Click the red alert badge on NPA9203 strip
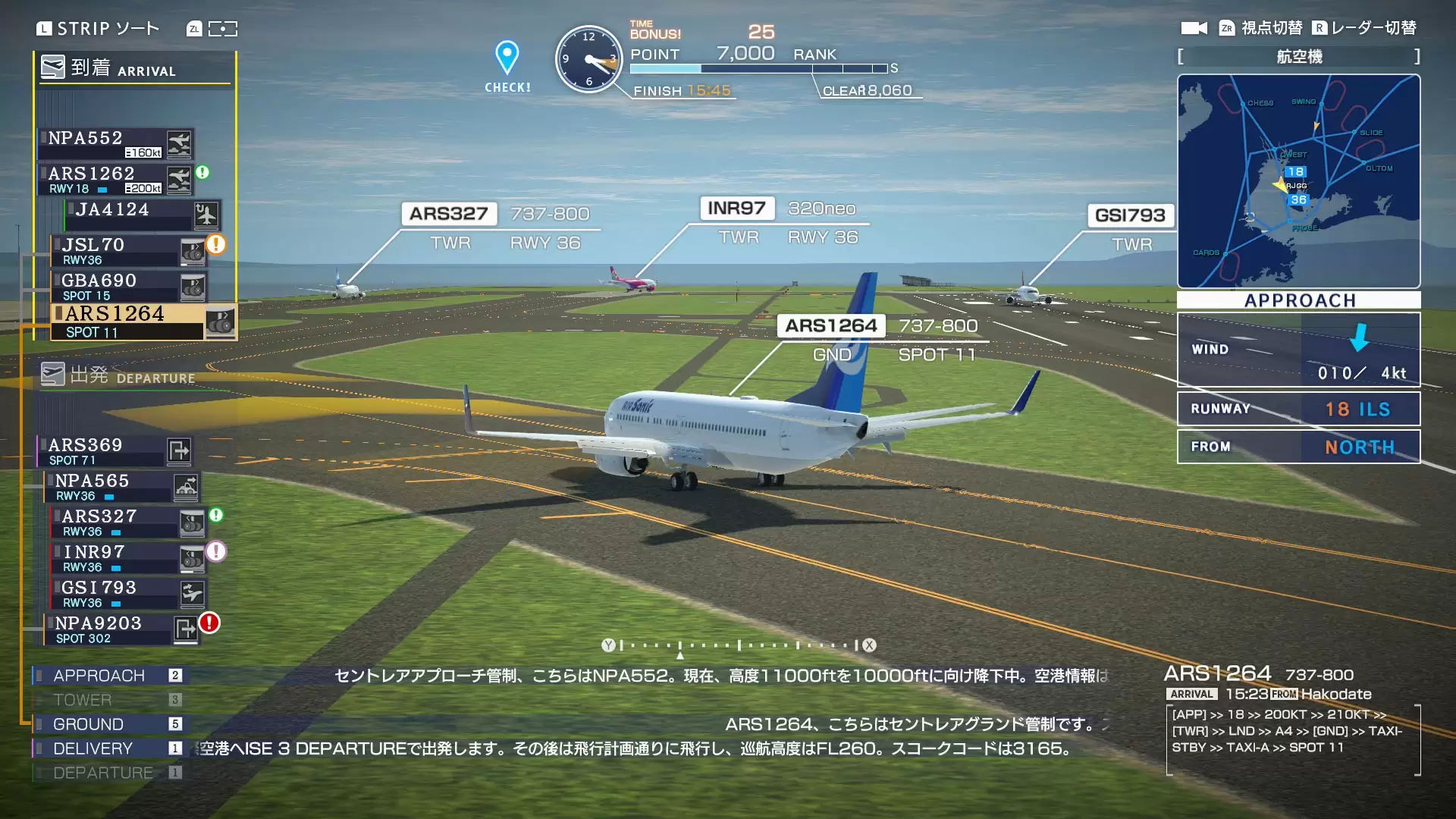 pyautogui.click(x=208, y=622)
